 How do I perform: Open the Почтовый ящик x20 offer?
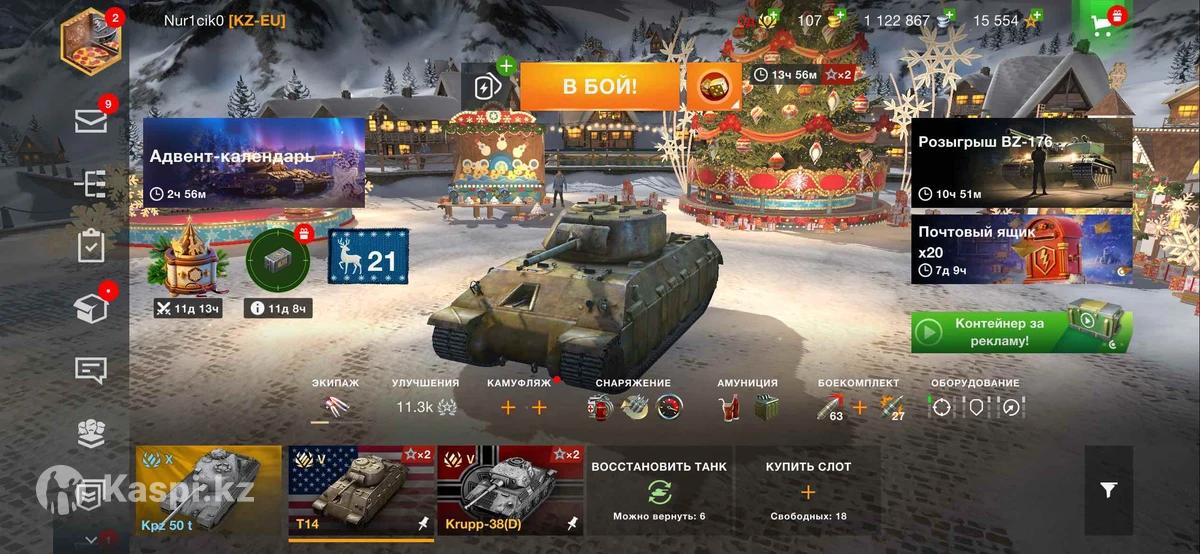[1021, 249]
